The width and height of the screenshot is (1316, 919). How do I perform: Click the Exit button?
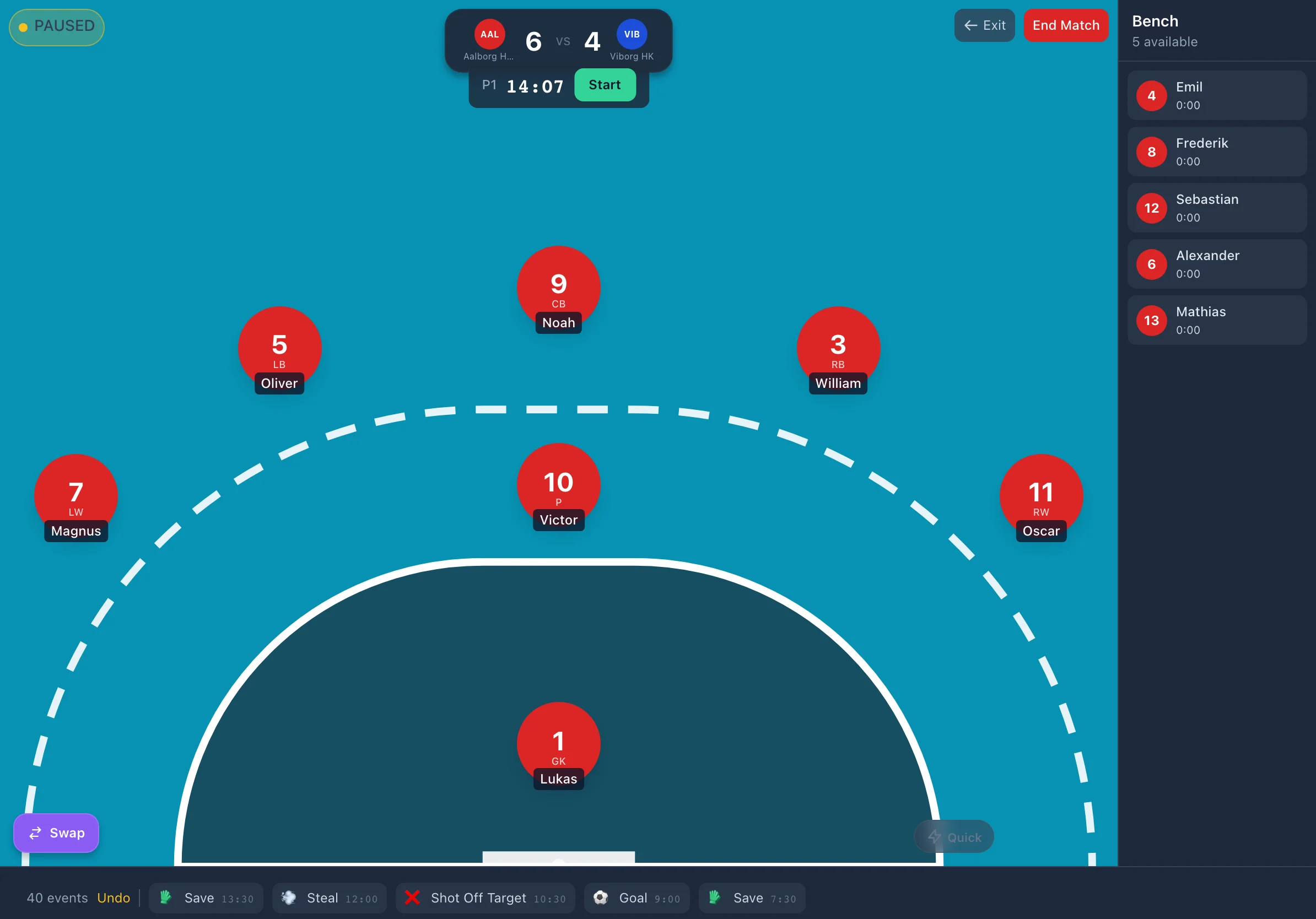tap(984, 25)
